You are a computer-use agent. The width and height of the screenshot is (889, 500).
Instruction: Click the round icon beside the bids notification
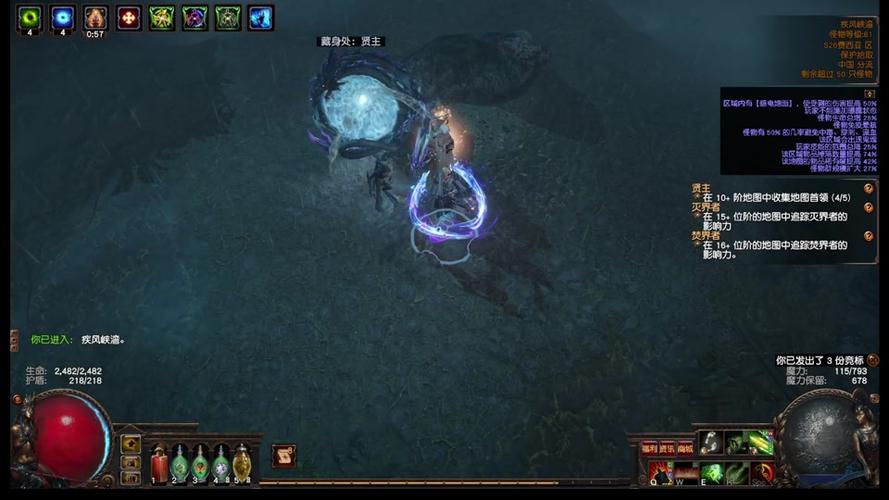point(873,360)
